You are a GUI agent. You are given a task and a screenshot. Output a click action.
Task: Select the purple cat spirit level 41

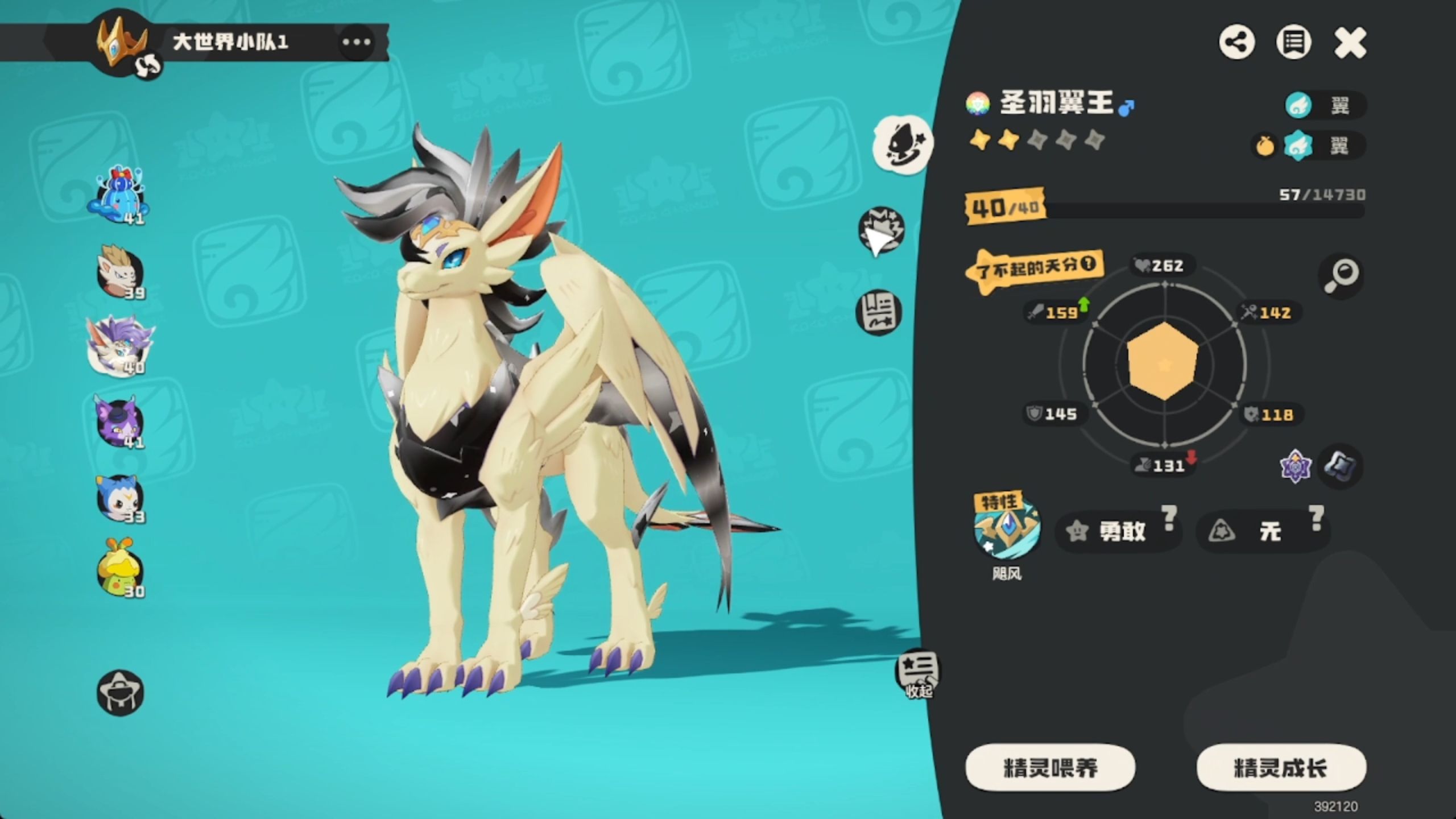pyautogui.click(x=118, y=421)
